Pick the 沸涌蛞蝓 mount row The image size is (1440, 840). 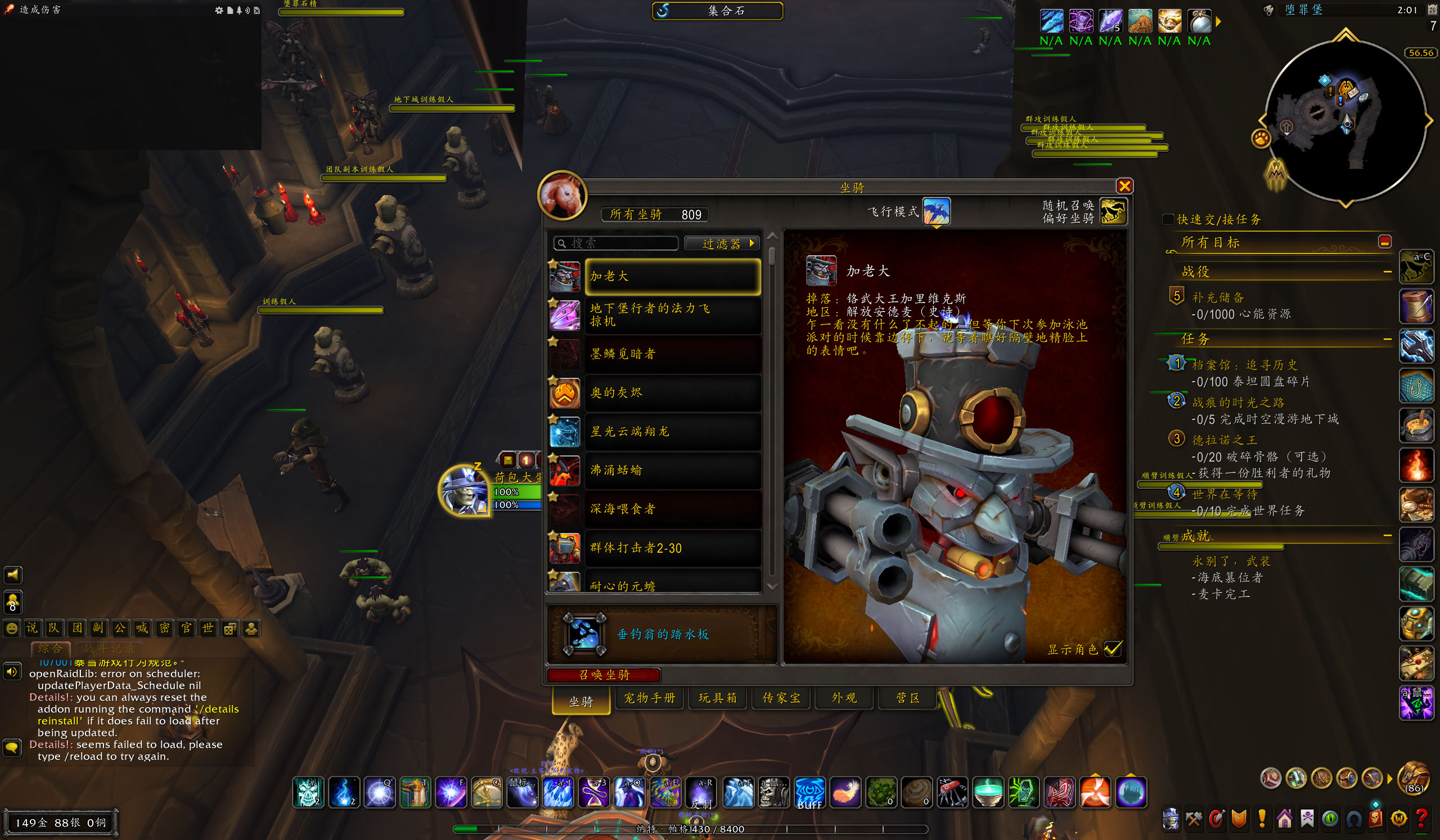pyautogui.click(x=672, y=471)
